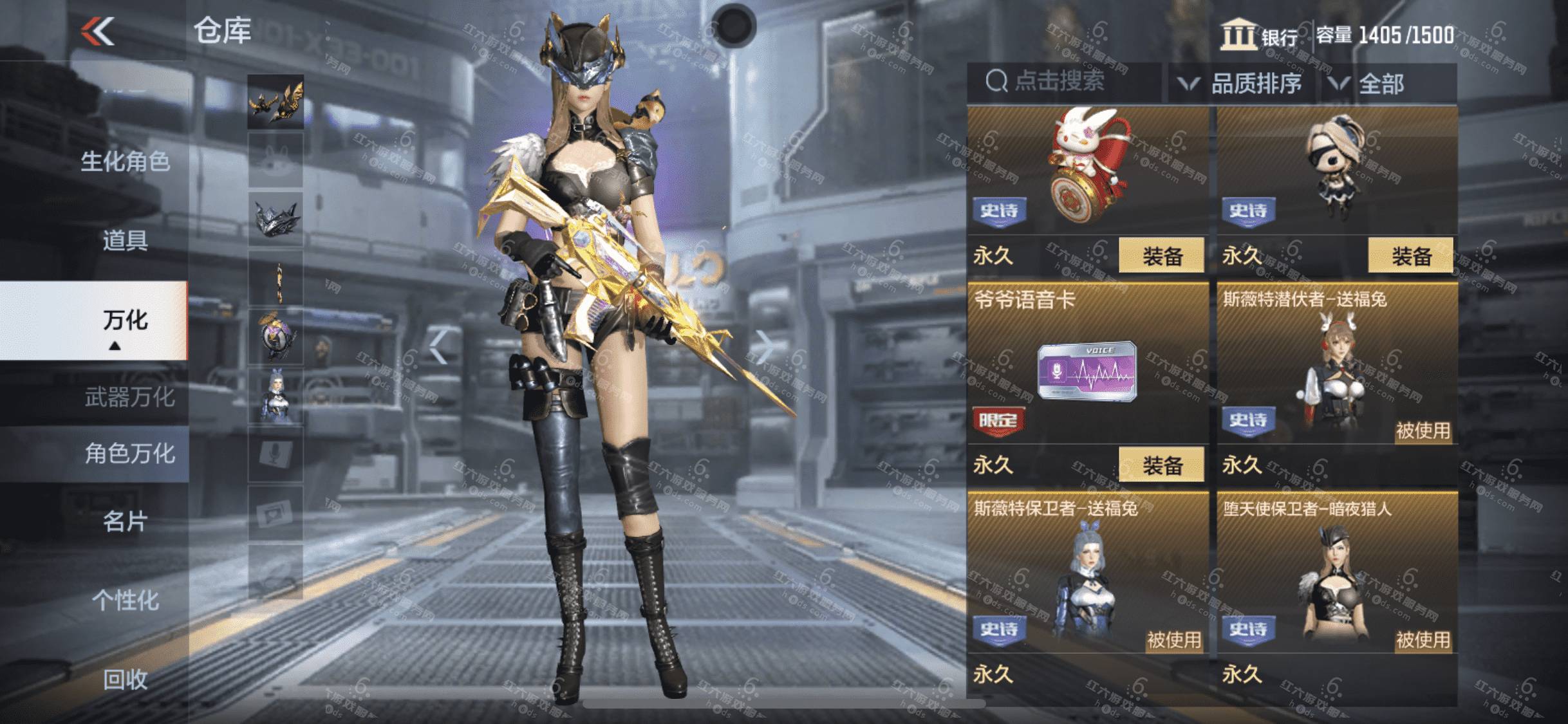The image size is (1568, 724).
Task: Equip the 爷爷语音卡 voice card
Action: pyautogui.click(x=1161, y=465)
